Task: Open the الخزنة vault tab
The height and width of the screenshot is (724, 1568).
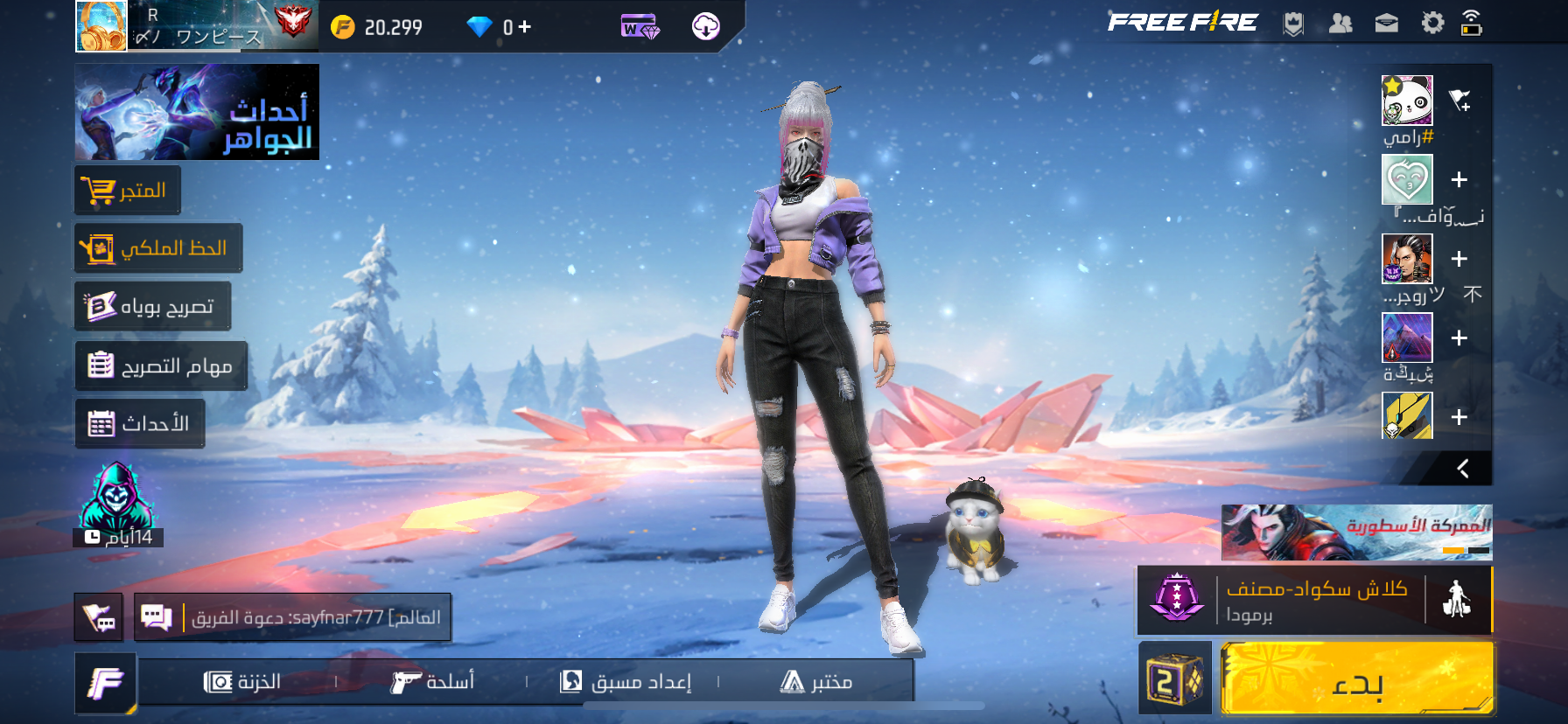Action: [x=242, y=682]
